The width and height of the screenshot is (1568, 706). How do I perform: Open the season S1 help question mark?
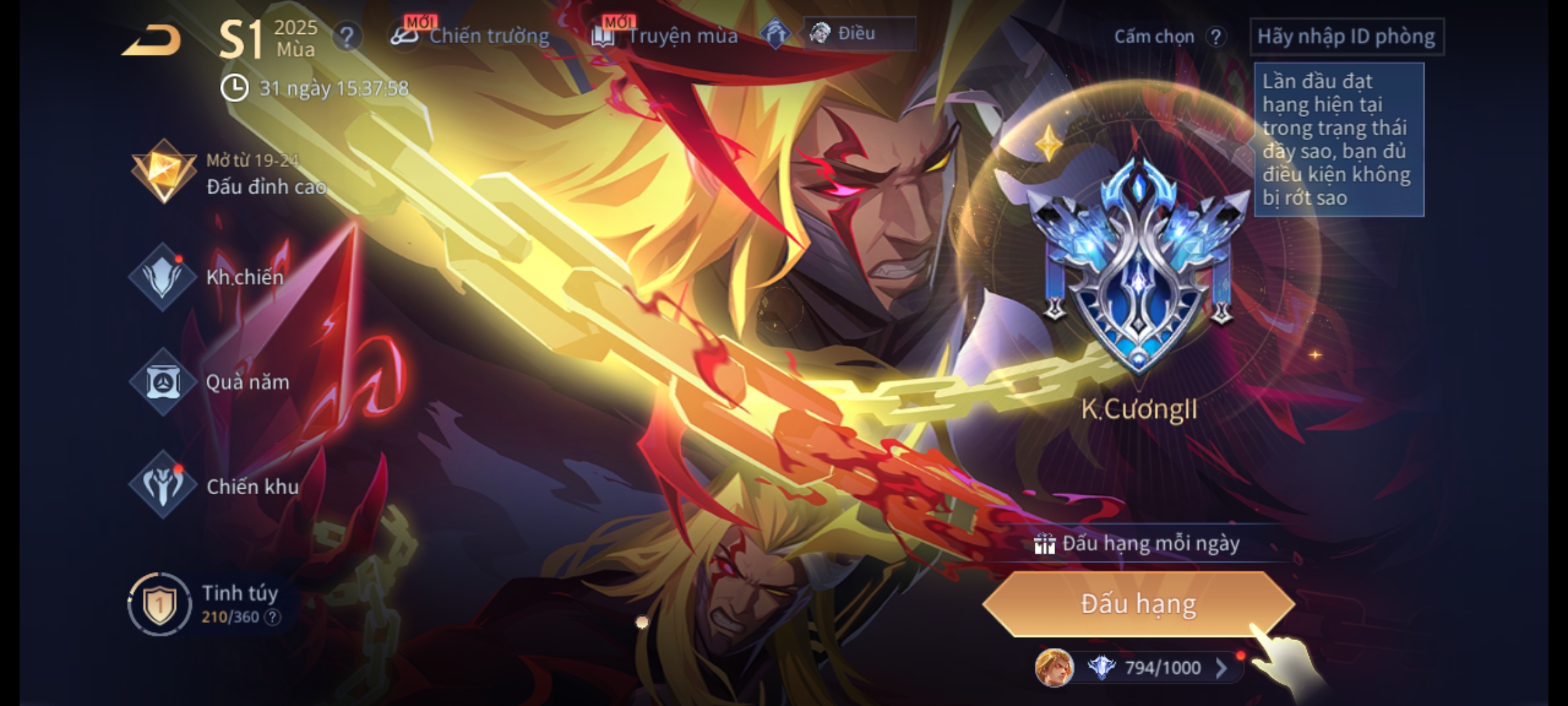pos(346,37)
